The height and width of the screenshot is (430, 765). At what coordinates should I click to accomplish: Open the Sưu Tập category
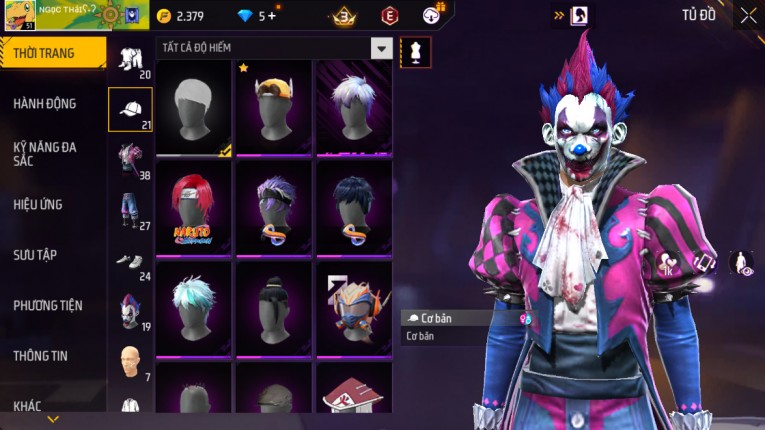[35, 255]
